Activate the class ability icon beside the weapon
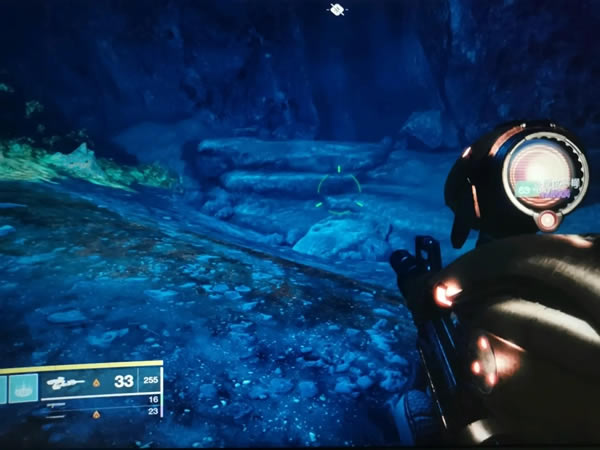Screen dimensions: 600x450 coord(24,386)
